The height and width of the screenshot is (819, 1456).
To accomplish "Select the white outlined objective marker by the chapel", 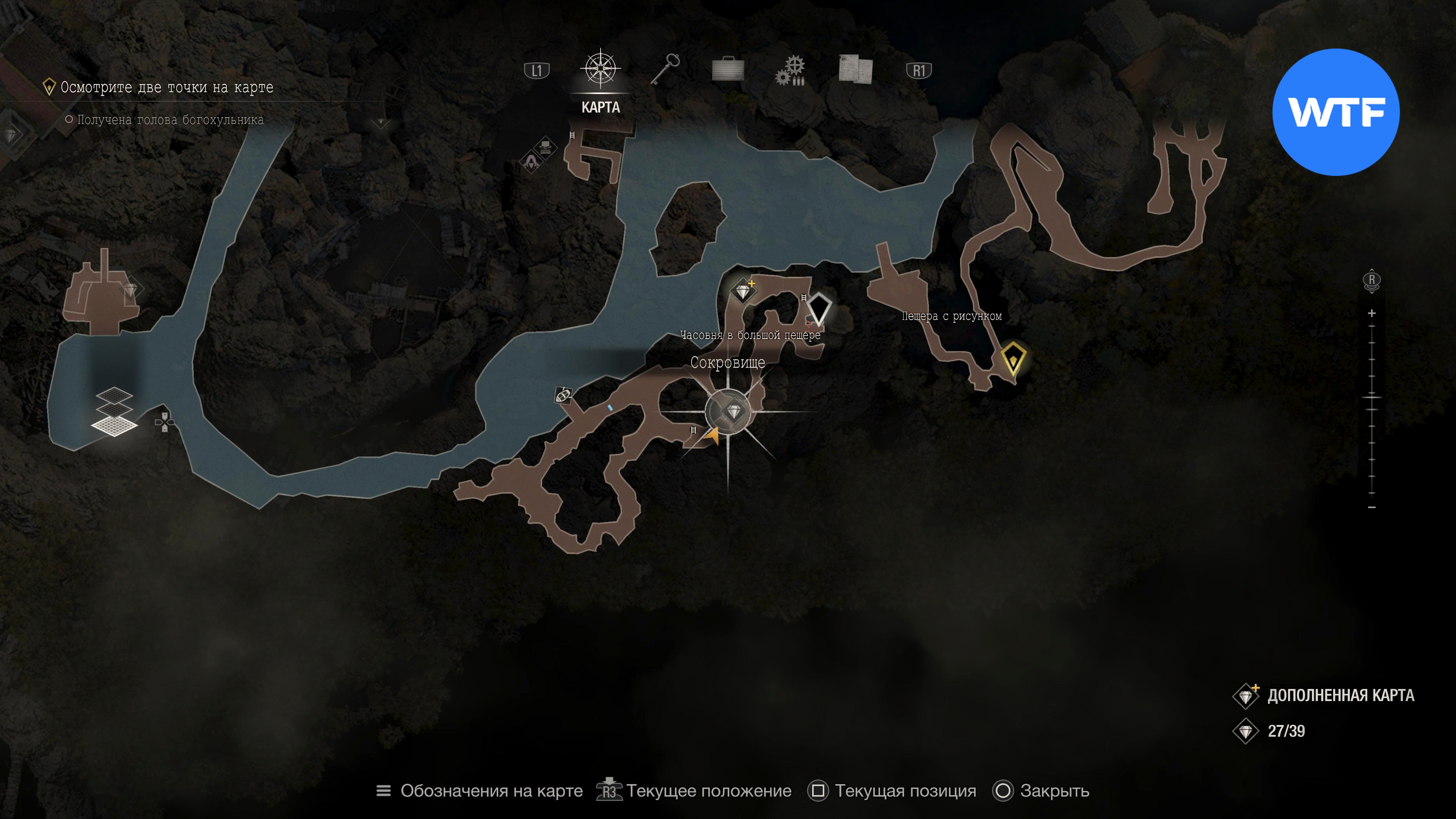I will [818, 309].
